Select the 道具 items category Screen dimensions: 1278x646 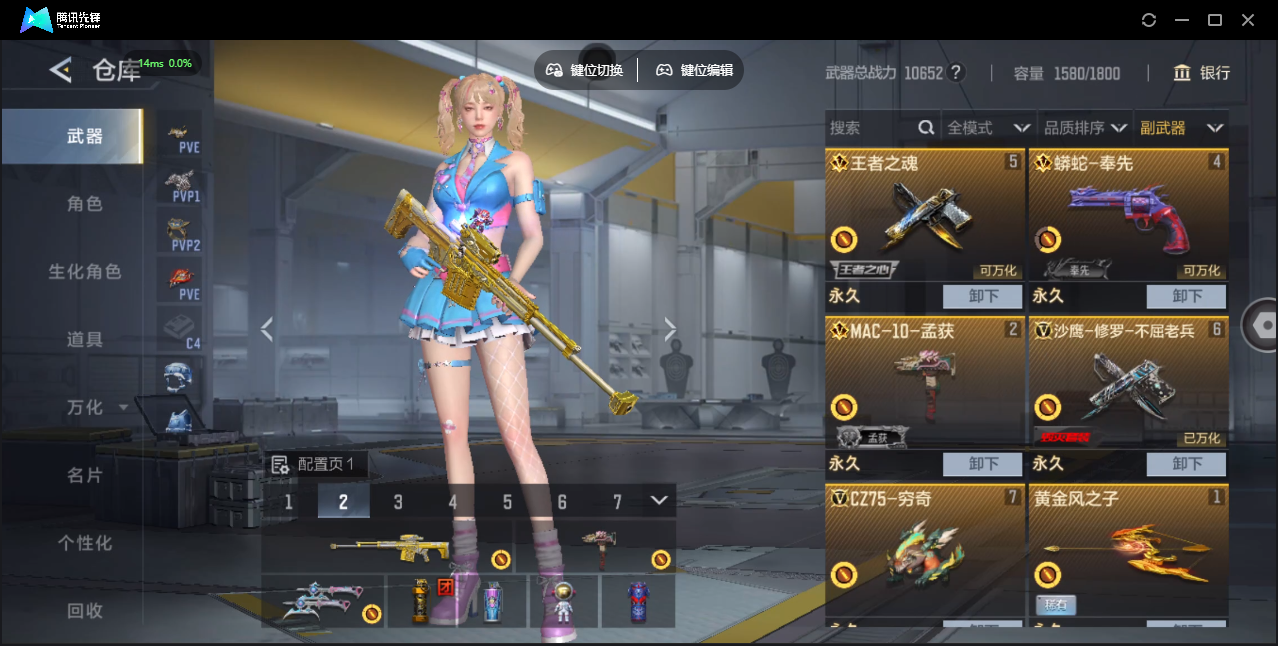tap(85, 340)
